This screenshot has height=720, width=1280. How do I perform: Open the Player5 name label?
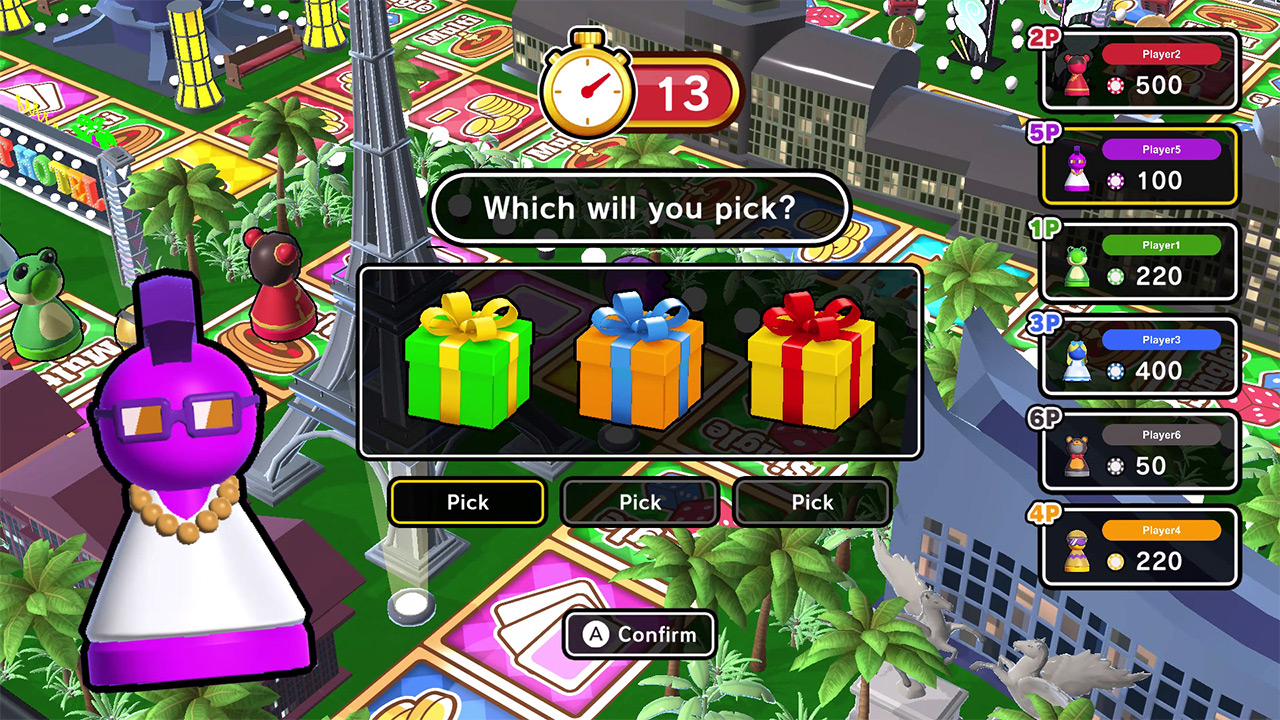coord(1161,150)
